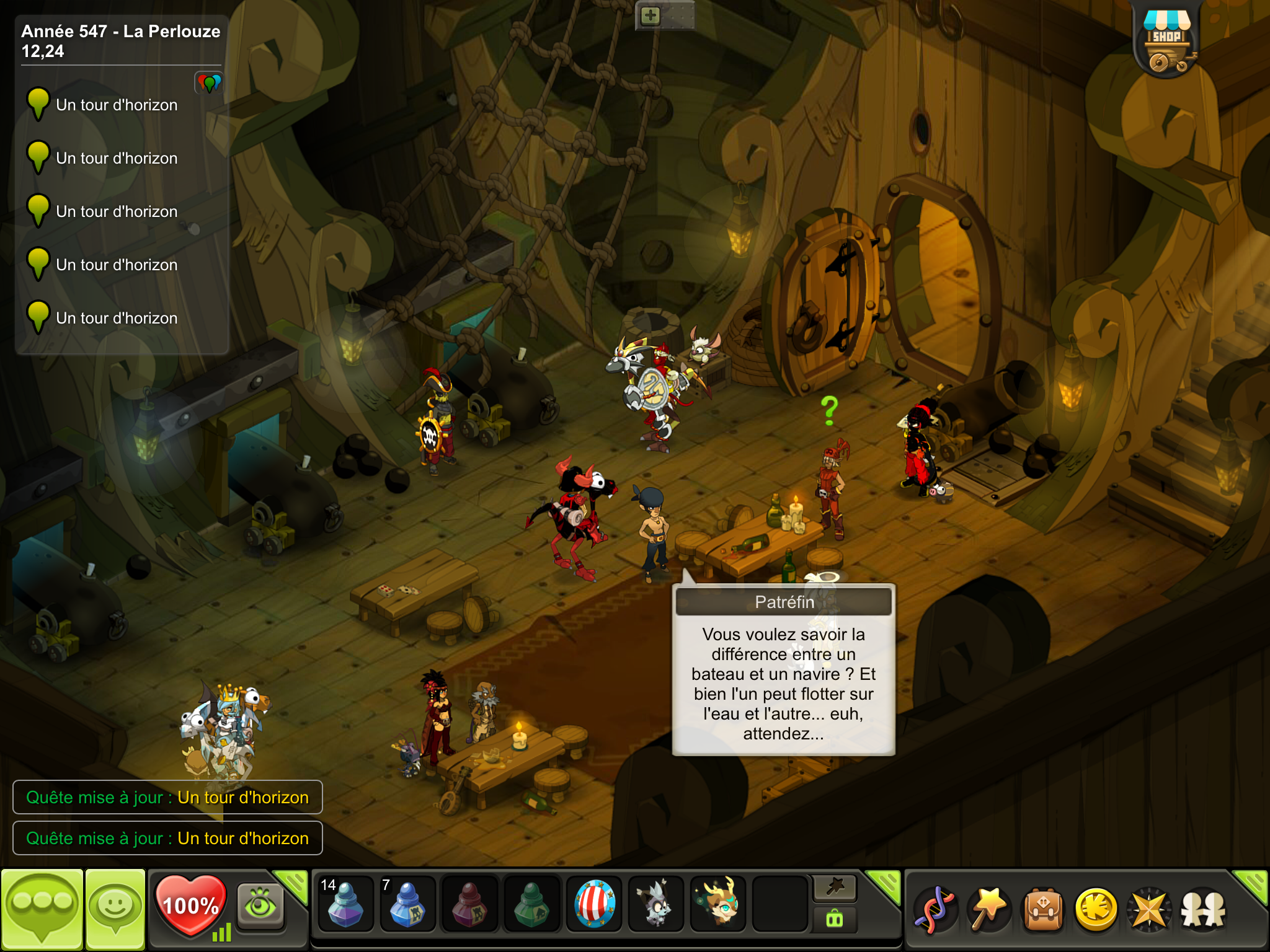Viewport: 1270px width, 952px height.
Task: Open the backpack inventory
Action: 1043,909
